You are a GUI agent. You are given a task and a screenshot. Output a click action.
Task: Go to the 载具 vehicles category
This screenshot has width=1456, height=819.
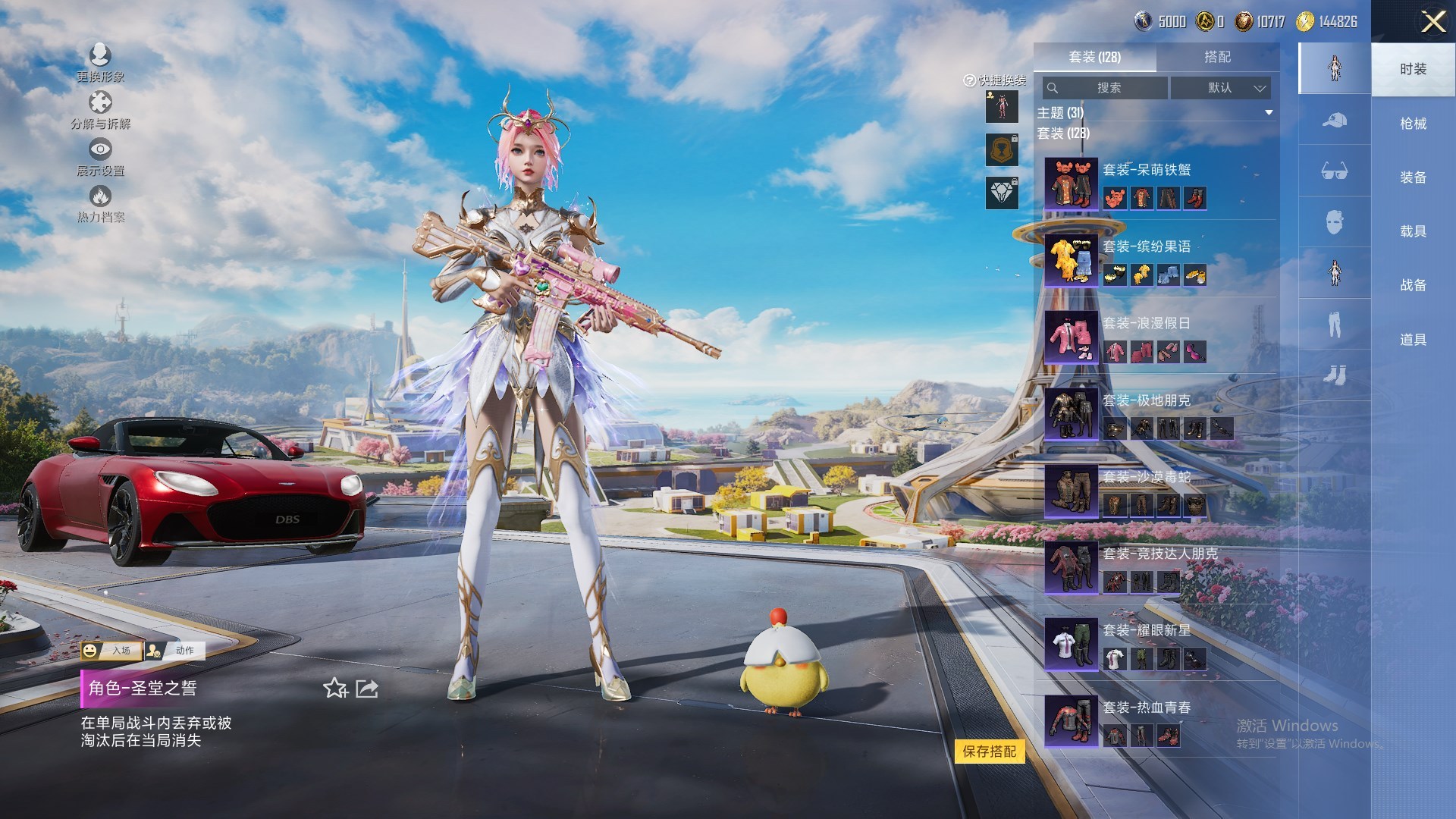(1413, 231)
